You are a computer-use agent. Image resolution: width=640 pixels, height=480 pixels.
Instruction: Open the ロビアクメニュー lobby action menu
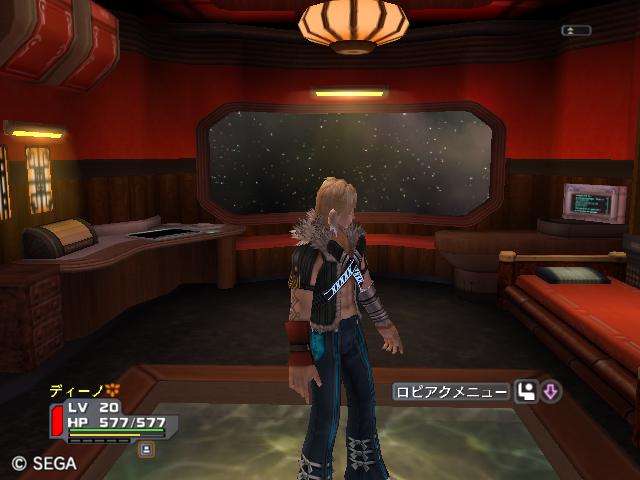(451, 392)
